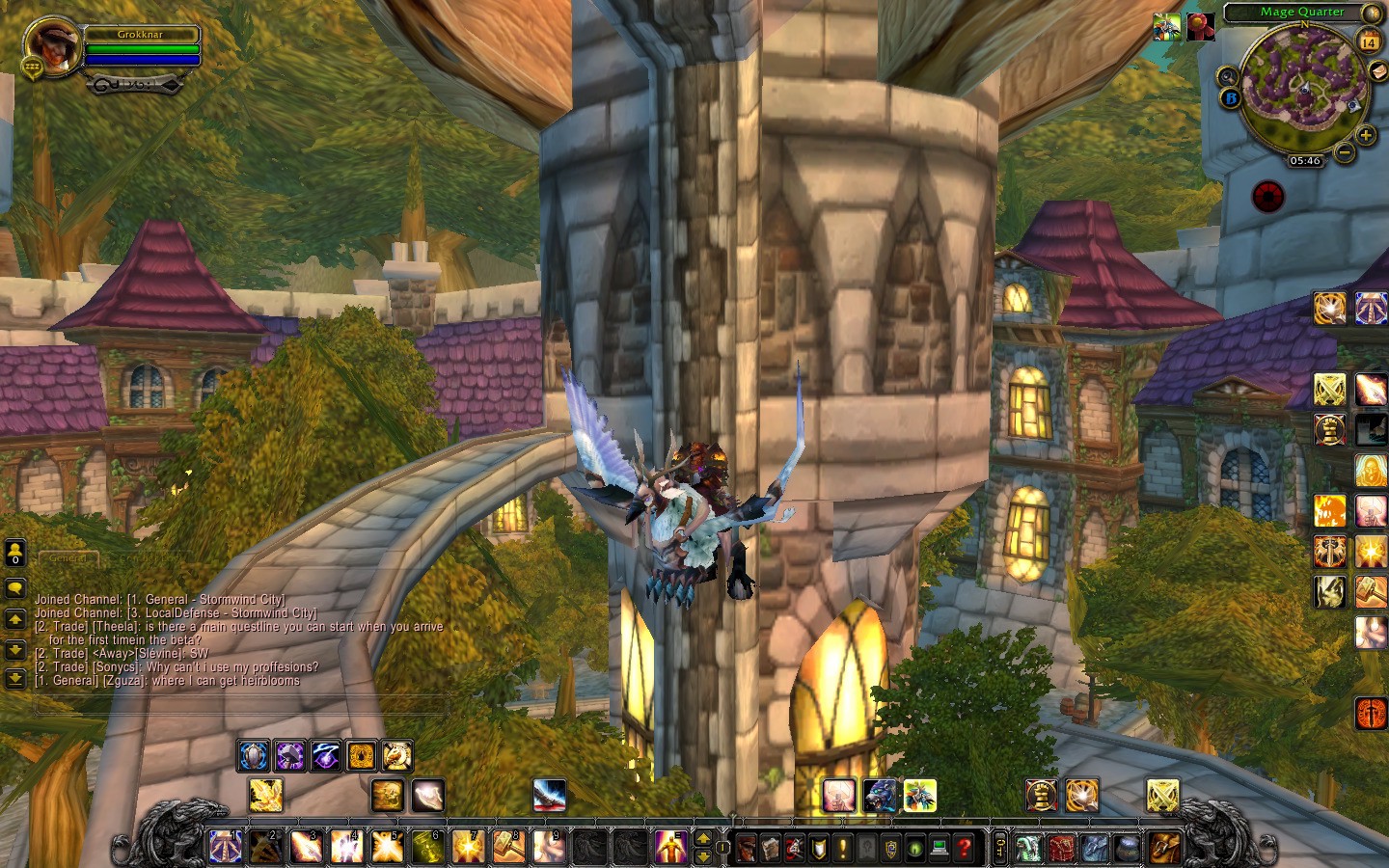Zoom in the minimap with the plus button
This screenshot has width=1389, height=868.
point(1366,135)
